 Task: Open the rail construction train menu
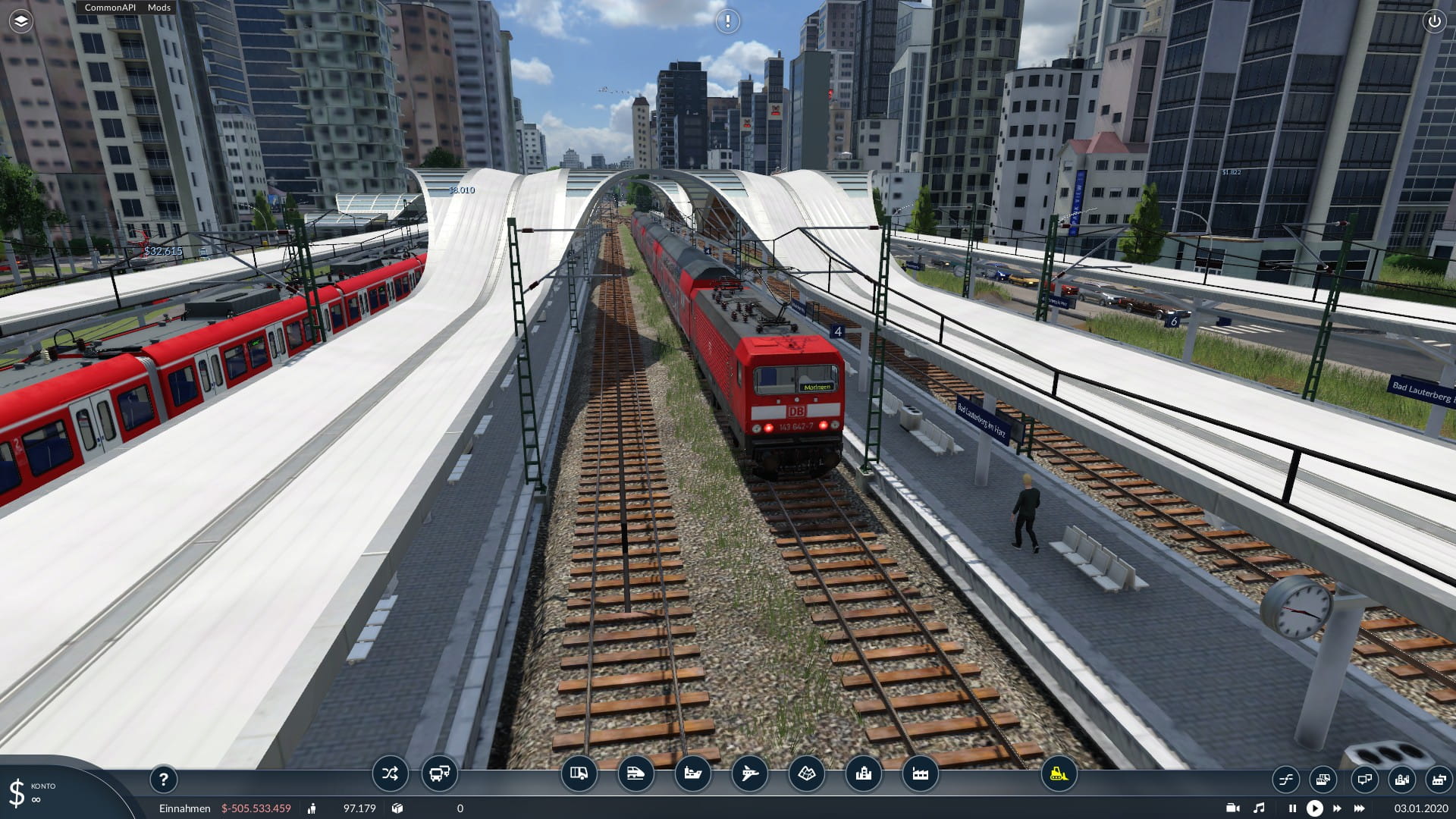[x=635, y=774]
